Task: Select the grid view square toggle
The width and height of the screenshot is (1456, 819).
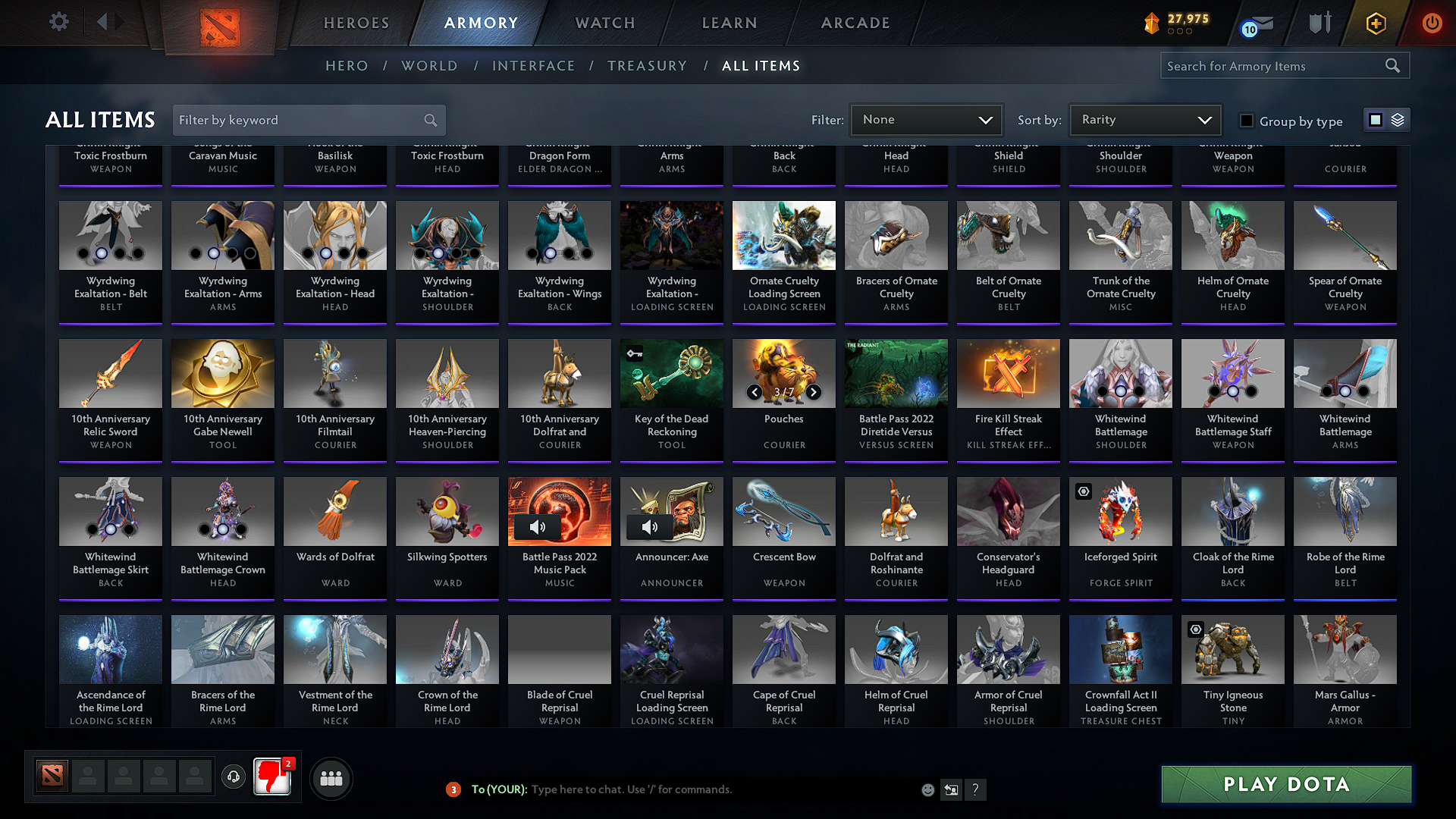Action: (x=1376, y=120)
